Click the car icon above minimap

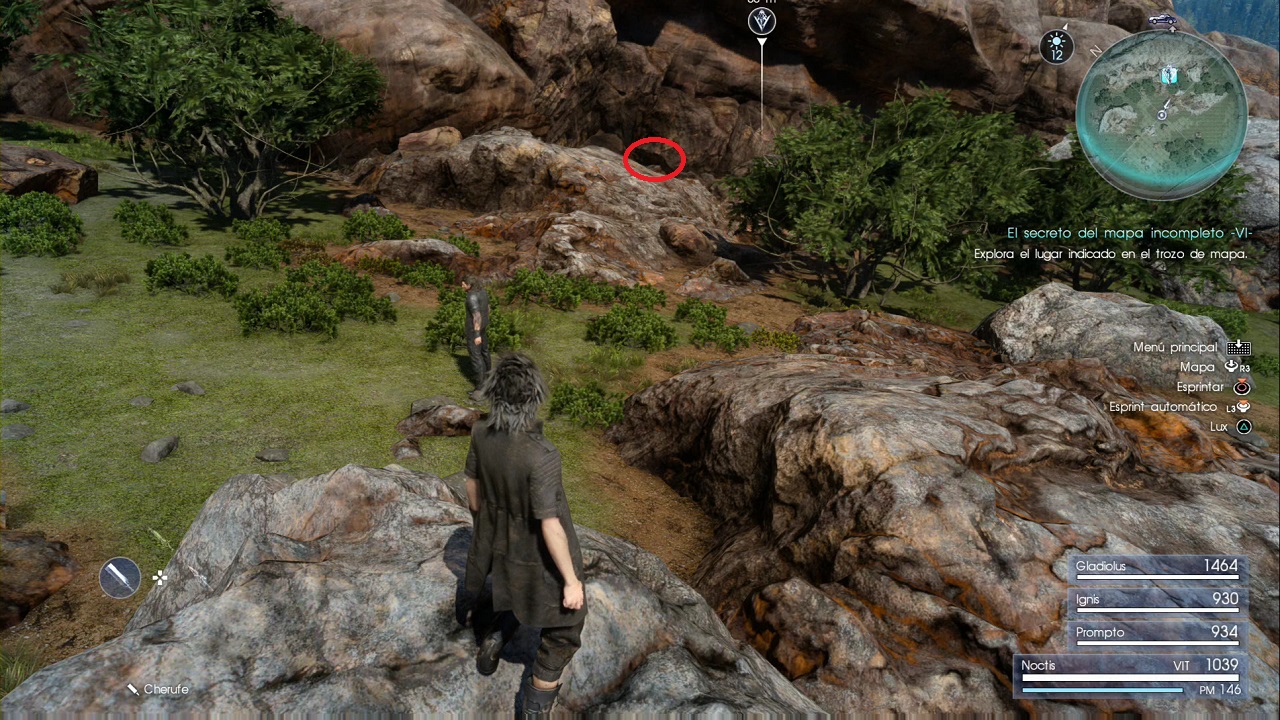(1161, 19)
